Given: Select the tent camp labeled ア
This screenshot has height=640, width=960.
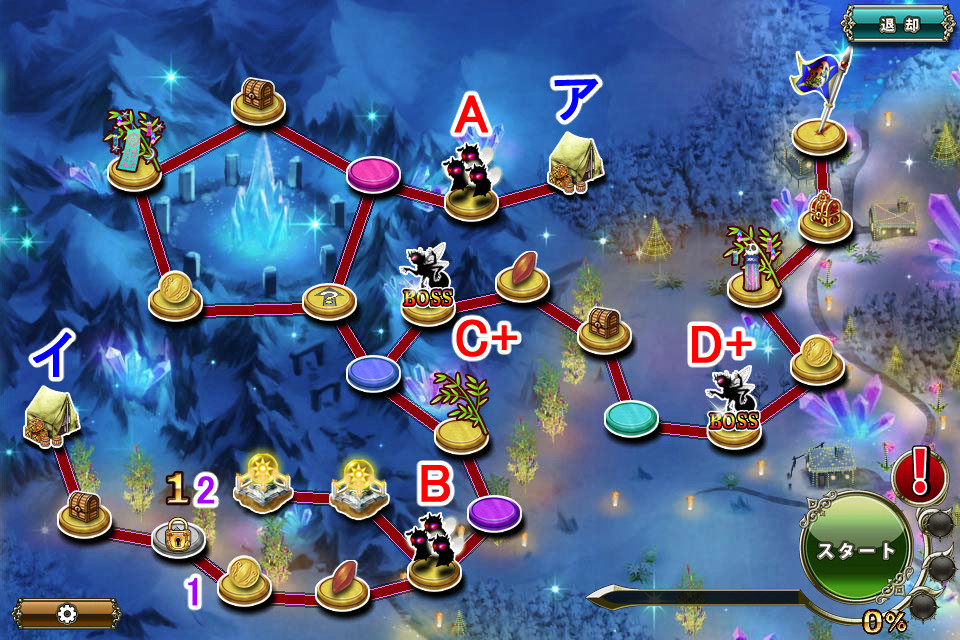Looking at the screenshot, I should [575, 164].
